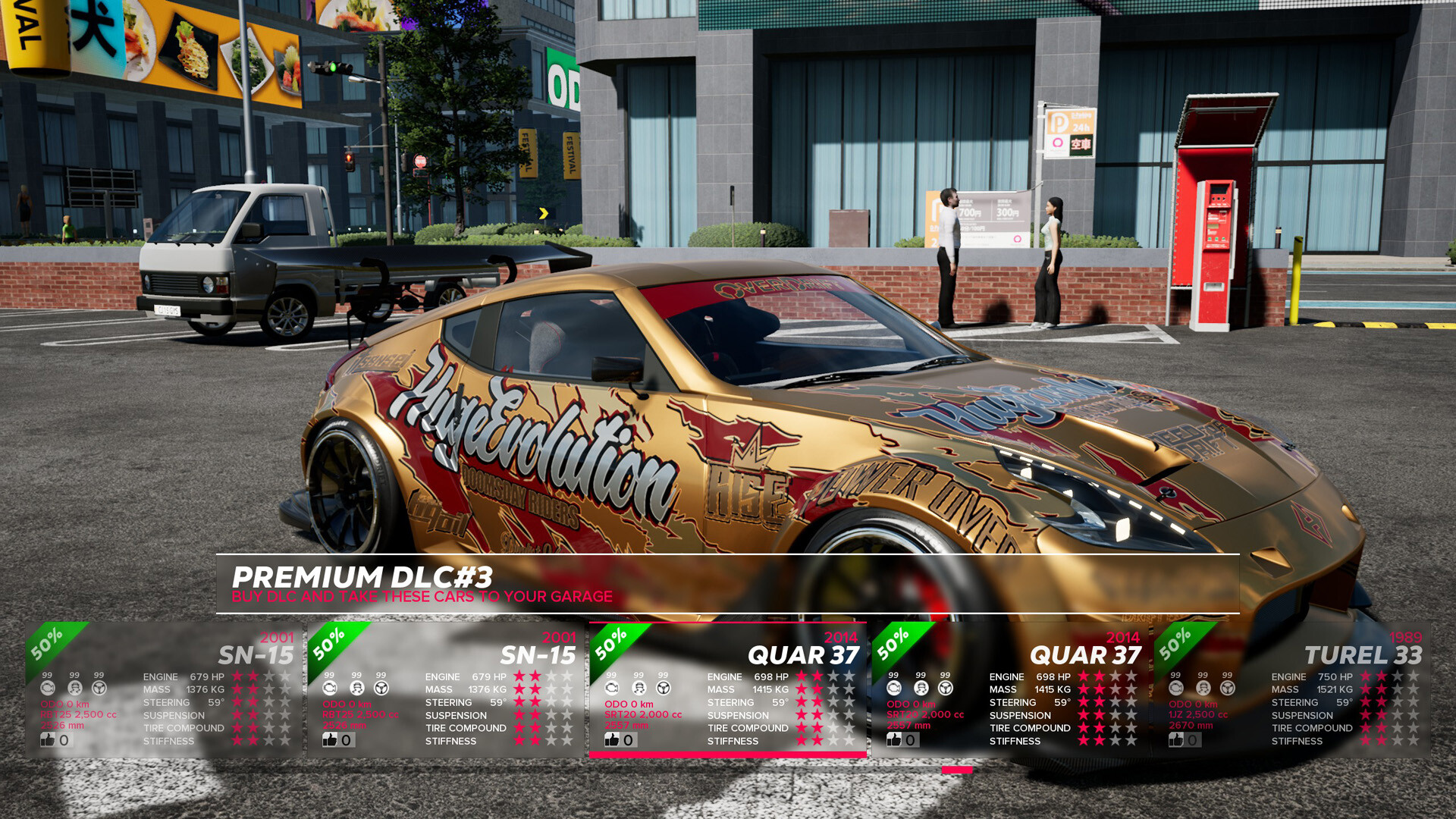This screenshot has width=1456, height=819.
Task: Click the engine icon on the first SN-15 card
Action: click(x=49, y=688)
